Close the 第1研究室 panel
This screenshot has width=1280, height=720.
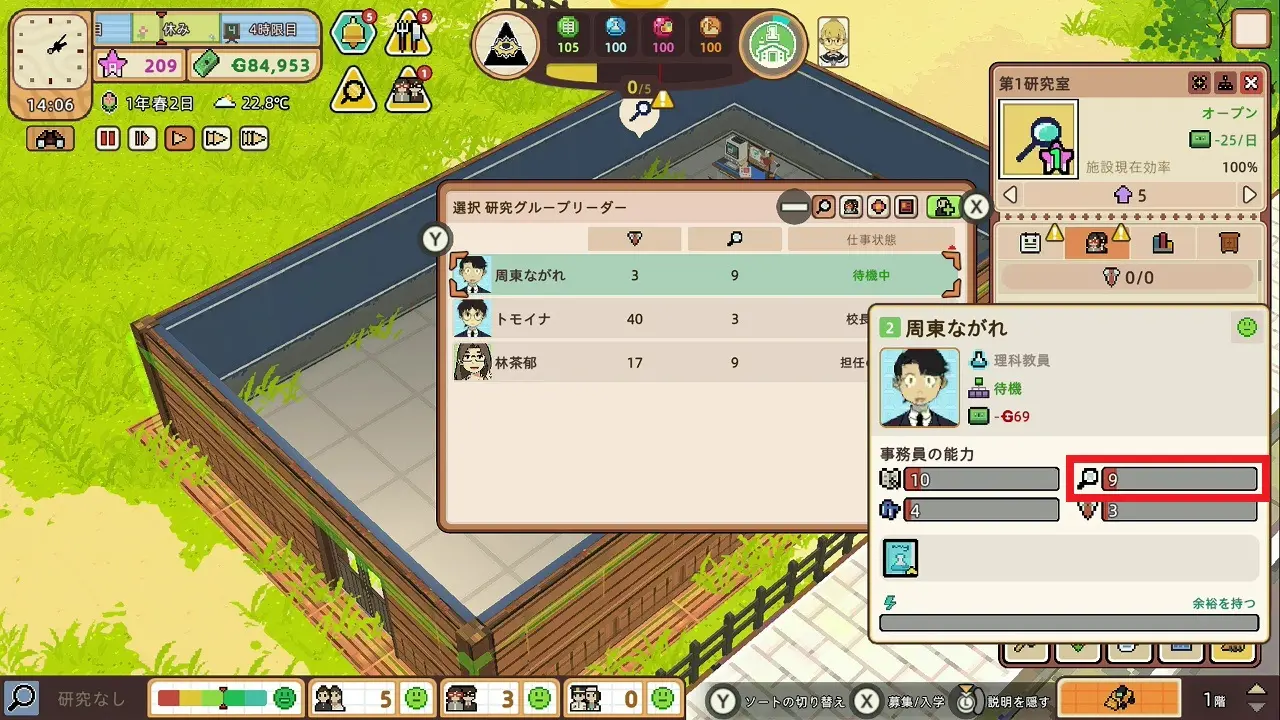(x=1251, y=83)
